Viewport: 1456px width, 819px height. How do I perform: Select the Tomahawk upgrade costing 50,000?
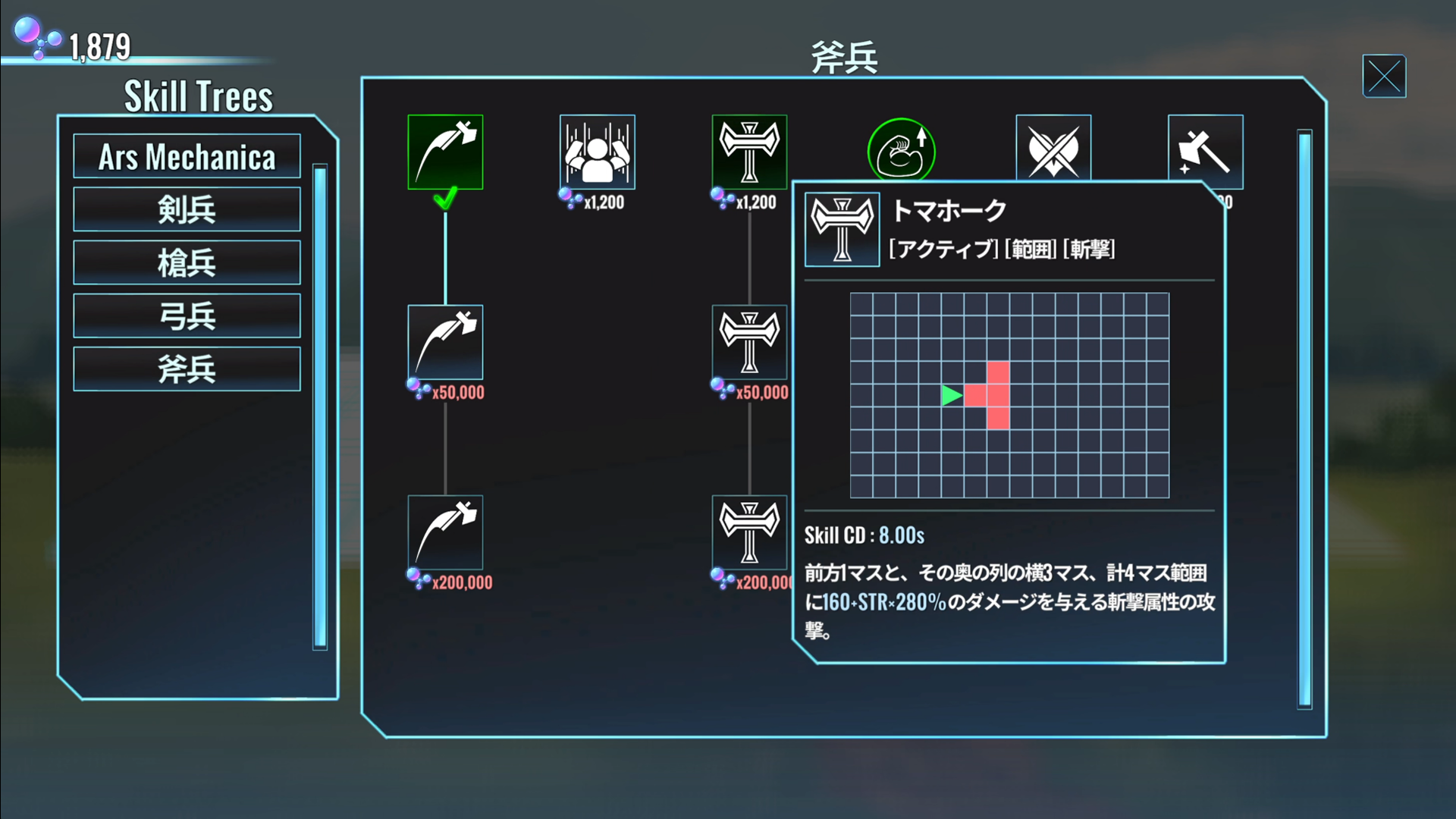click(x=749, y=342)
